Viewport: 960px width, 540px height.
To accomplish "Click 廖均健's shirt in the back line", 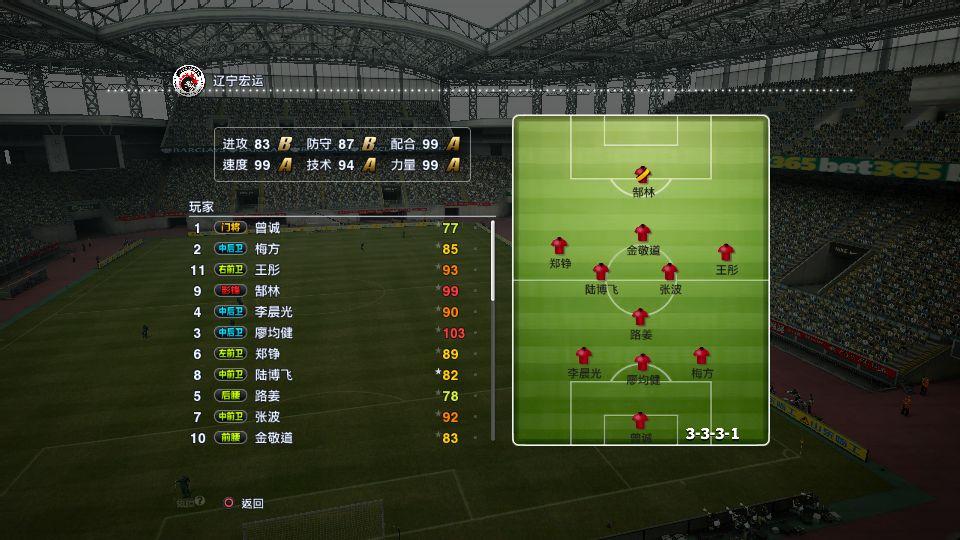I will pyautogui.click(x=642, y=362).
